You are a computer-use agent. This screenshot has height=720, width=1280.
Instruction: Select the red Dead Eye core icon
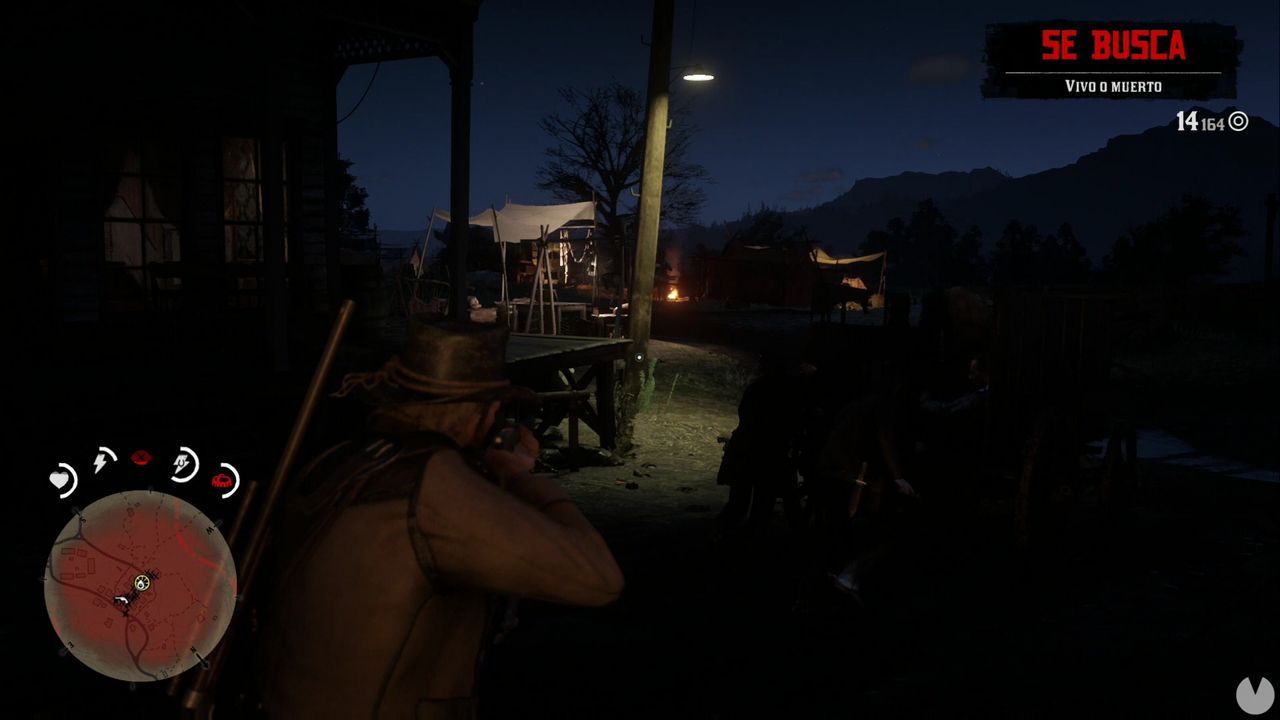pyautogui.click(x=141, y=457)
